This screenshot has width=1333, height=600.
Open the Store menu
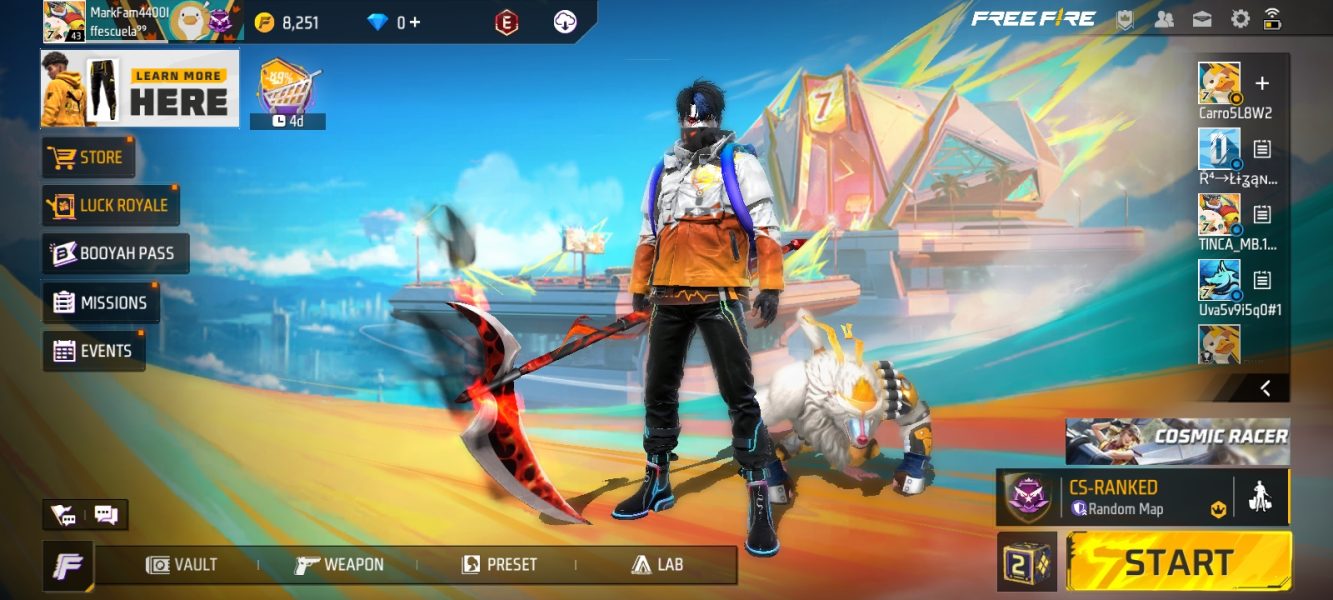[x=89, y=158]
